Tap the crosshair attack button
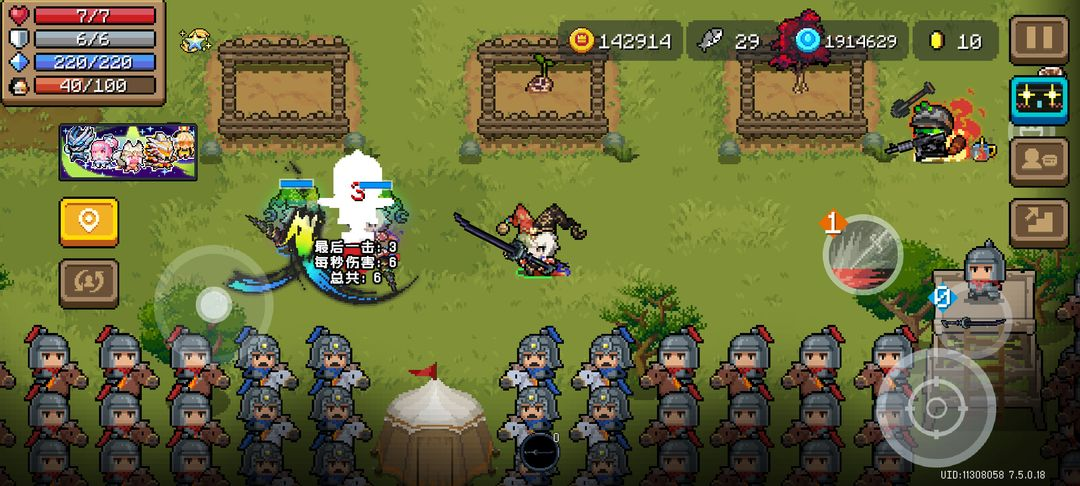 pos(936,407)
